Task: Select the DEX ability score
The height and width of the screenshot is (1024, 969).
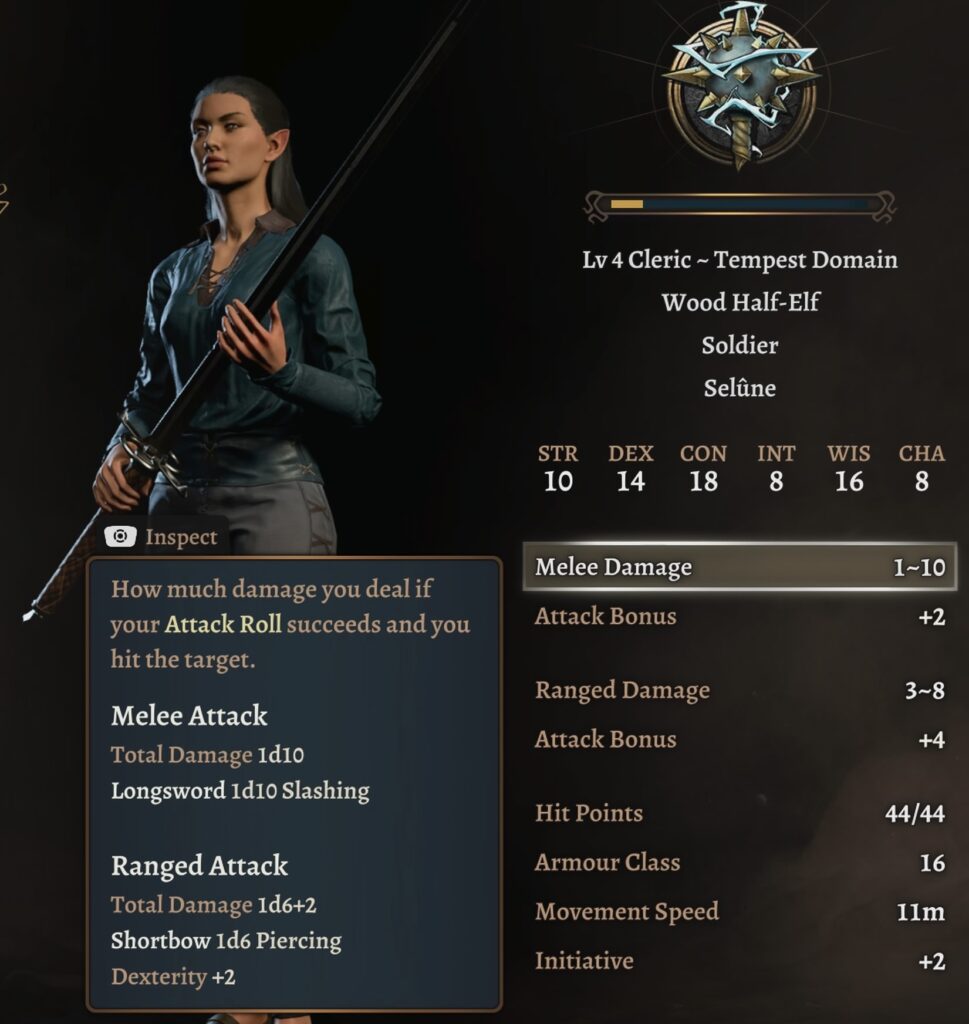Action: click(630, 468)
